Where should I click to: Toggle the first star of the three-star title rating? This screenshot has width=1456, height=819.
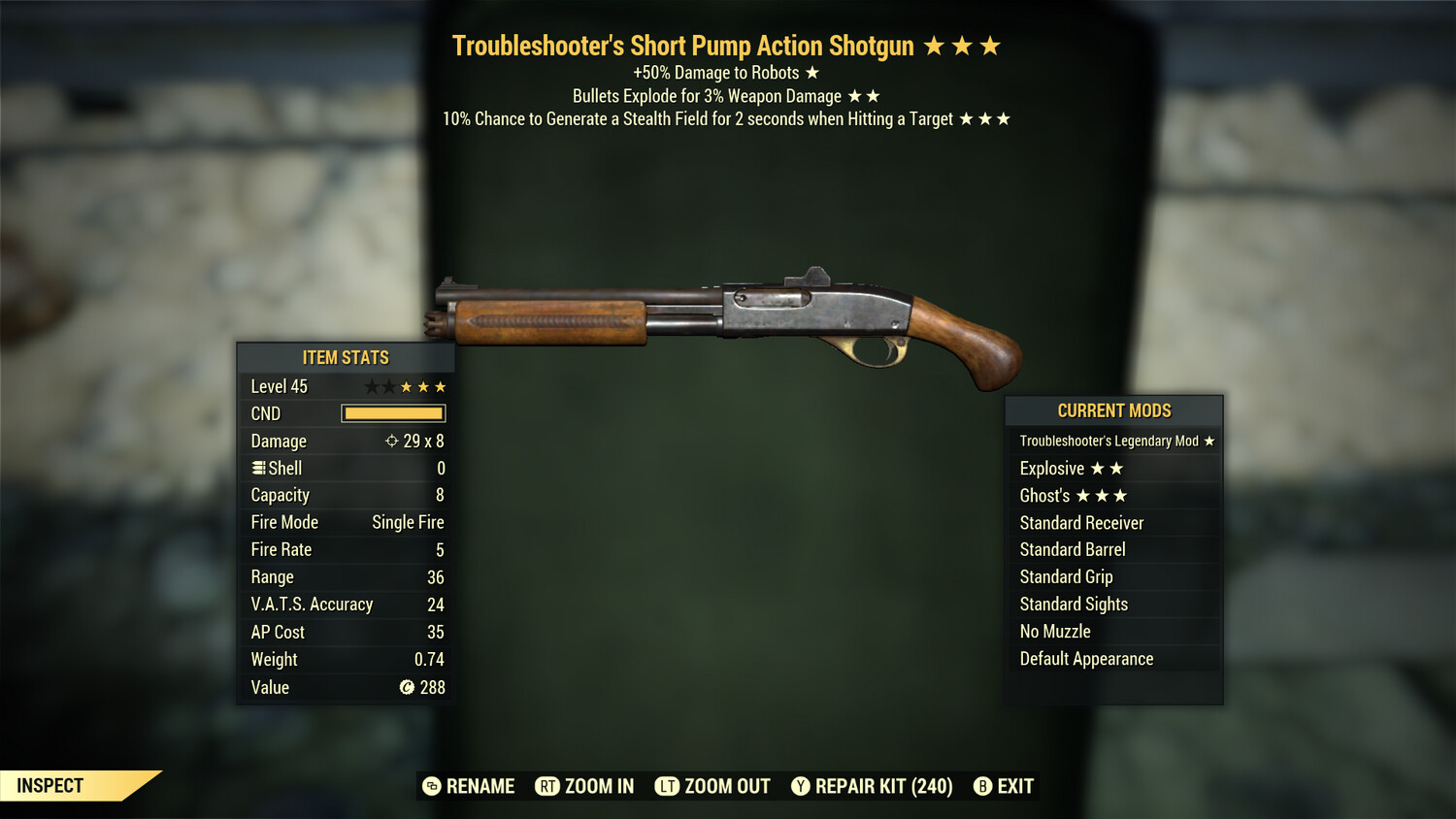(933, 45)
